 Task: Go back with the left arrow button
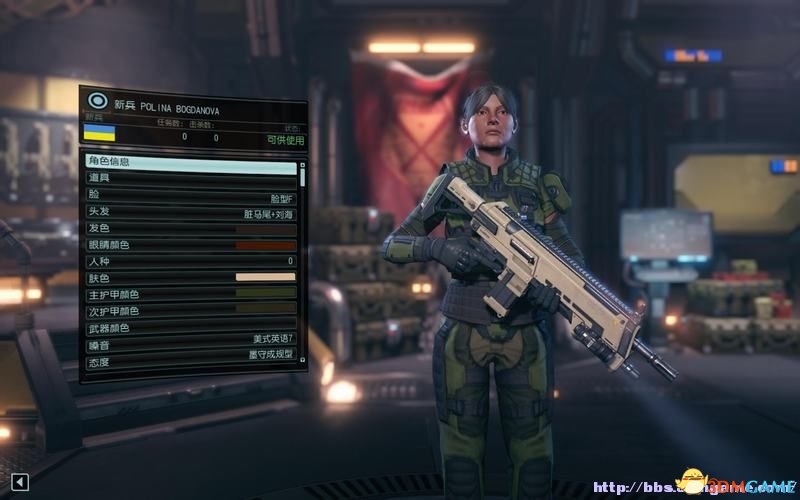[20, 483]
